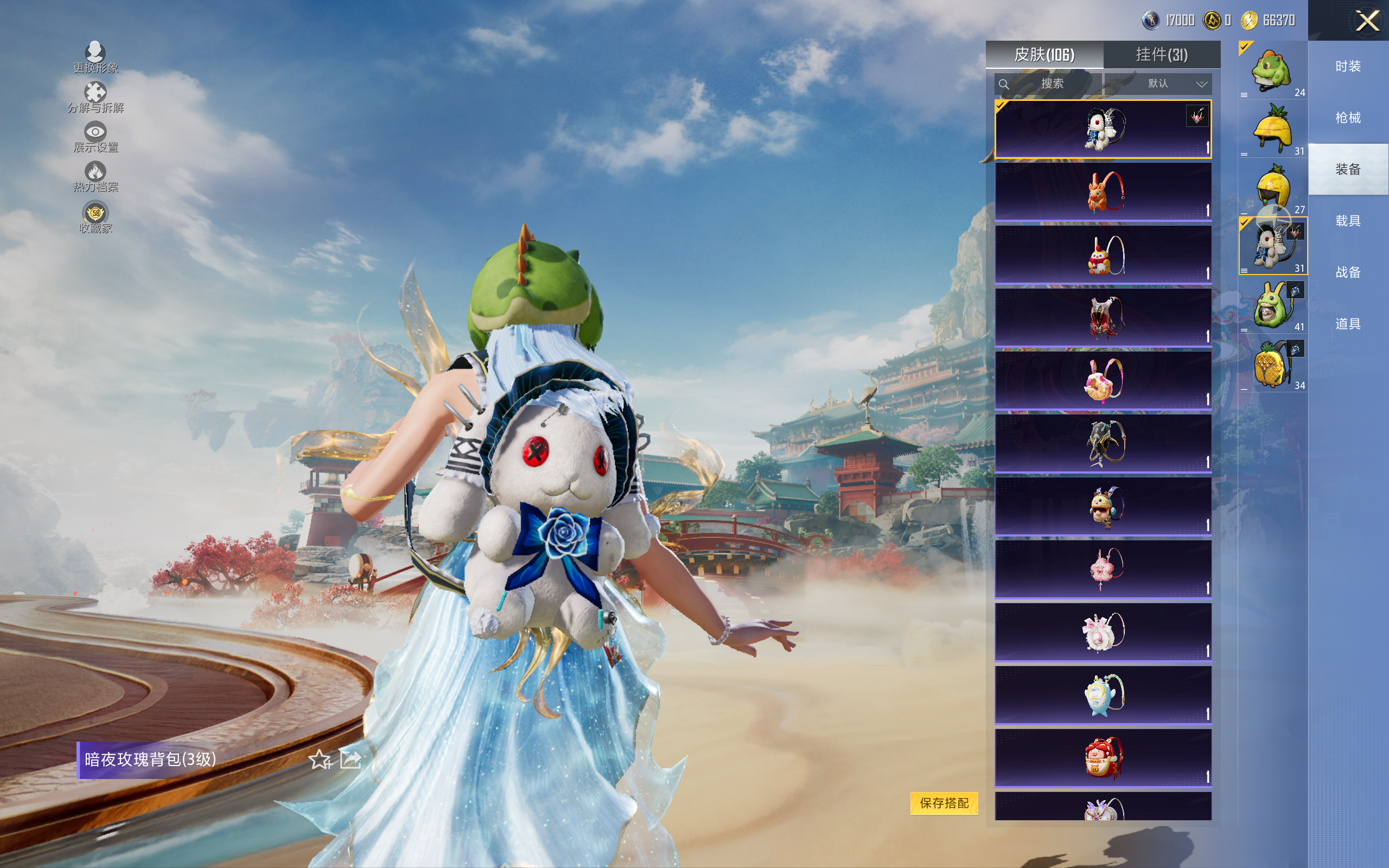Share the backpack via the share icon
The image size is (1389, 868).
tap(350, 759)
